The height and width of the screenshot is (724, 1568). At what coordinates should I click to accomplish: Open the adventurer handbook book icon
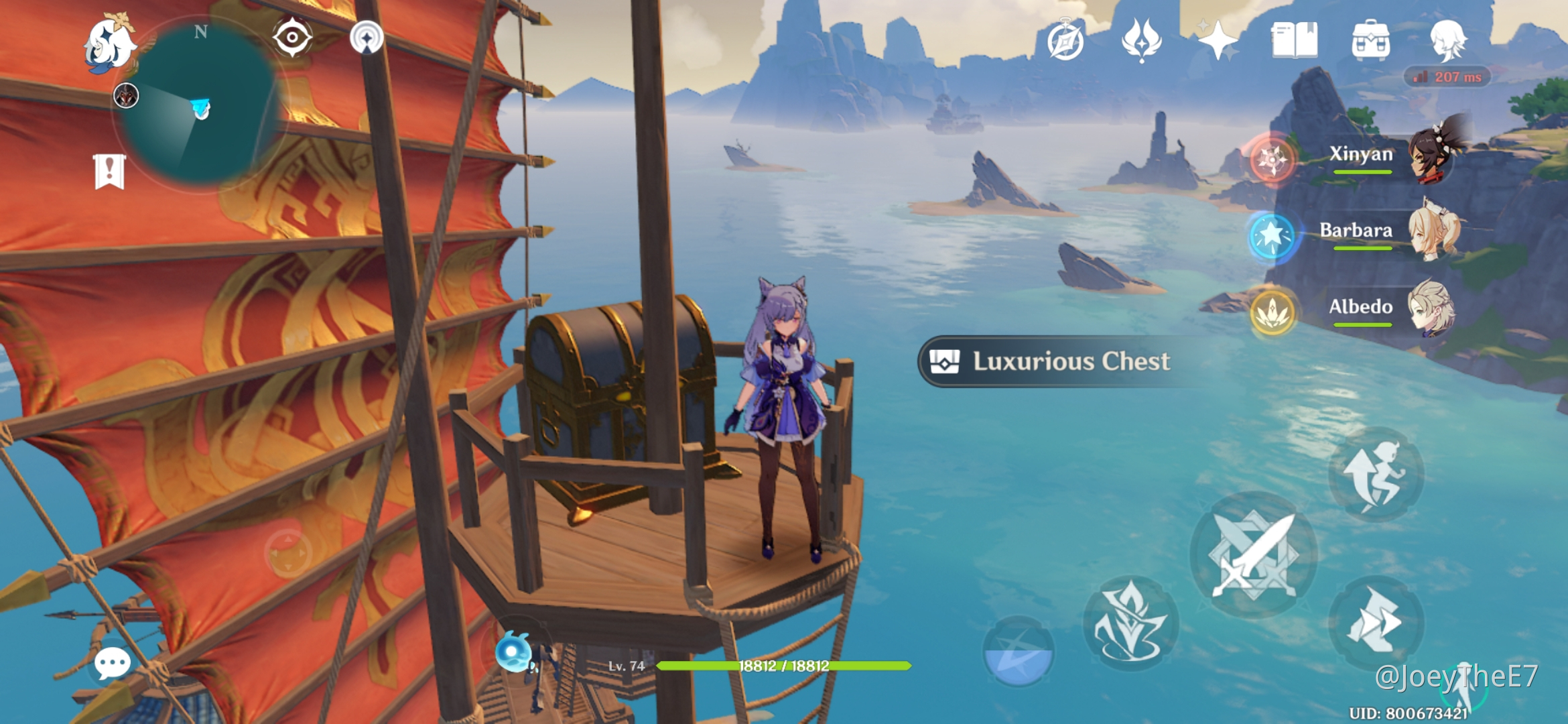point(1294,40)
